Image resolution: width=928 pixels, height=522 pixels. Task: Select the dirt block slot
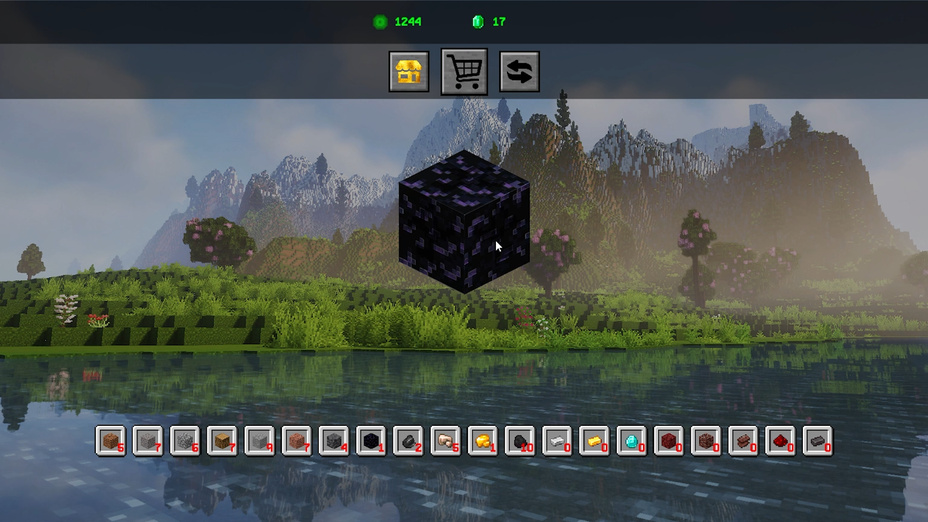(x=111, y=440)
